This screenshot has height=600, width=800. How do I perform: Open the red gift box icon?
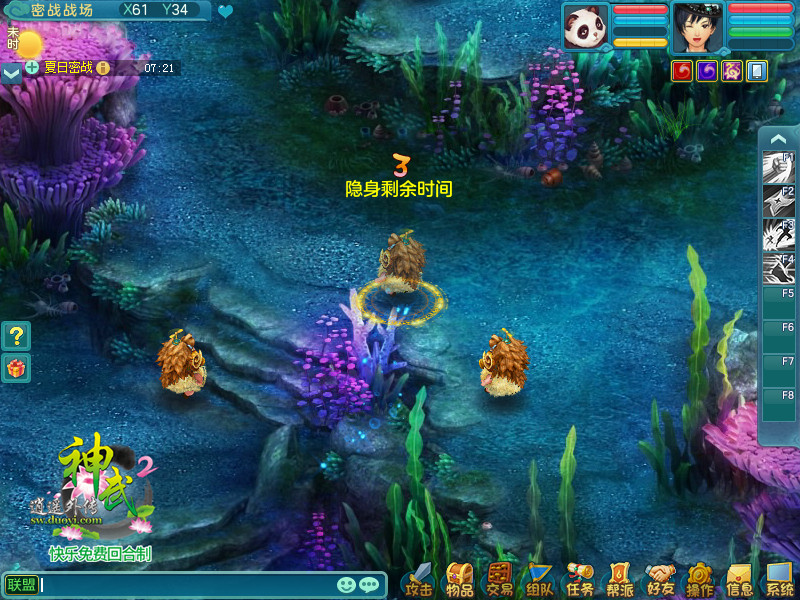tap(16, 368)
